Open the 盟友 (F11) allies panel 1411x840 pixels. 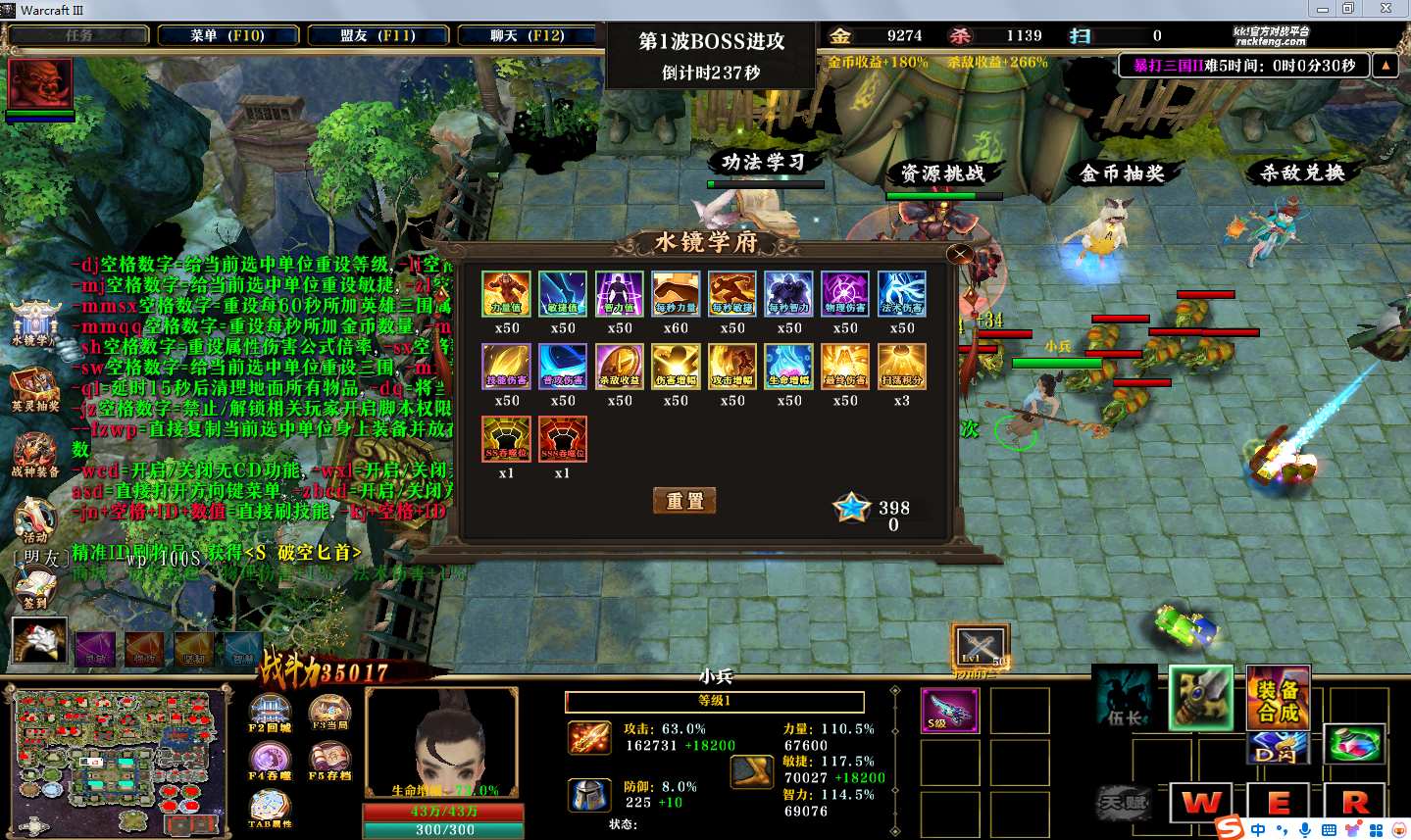point(378,35)
